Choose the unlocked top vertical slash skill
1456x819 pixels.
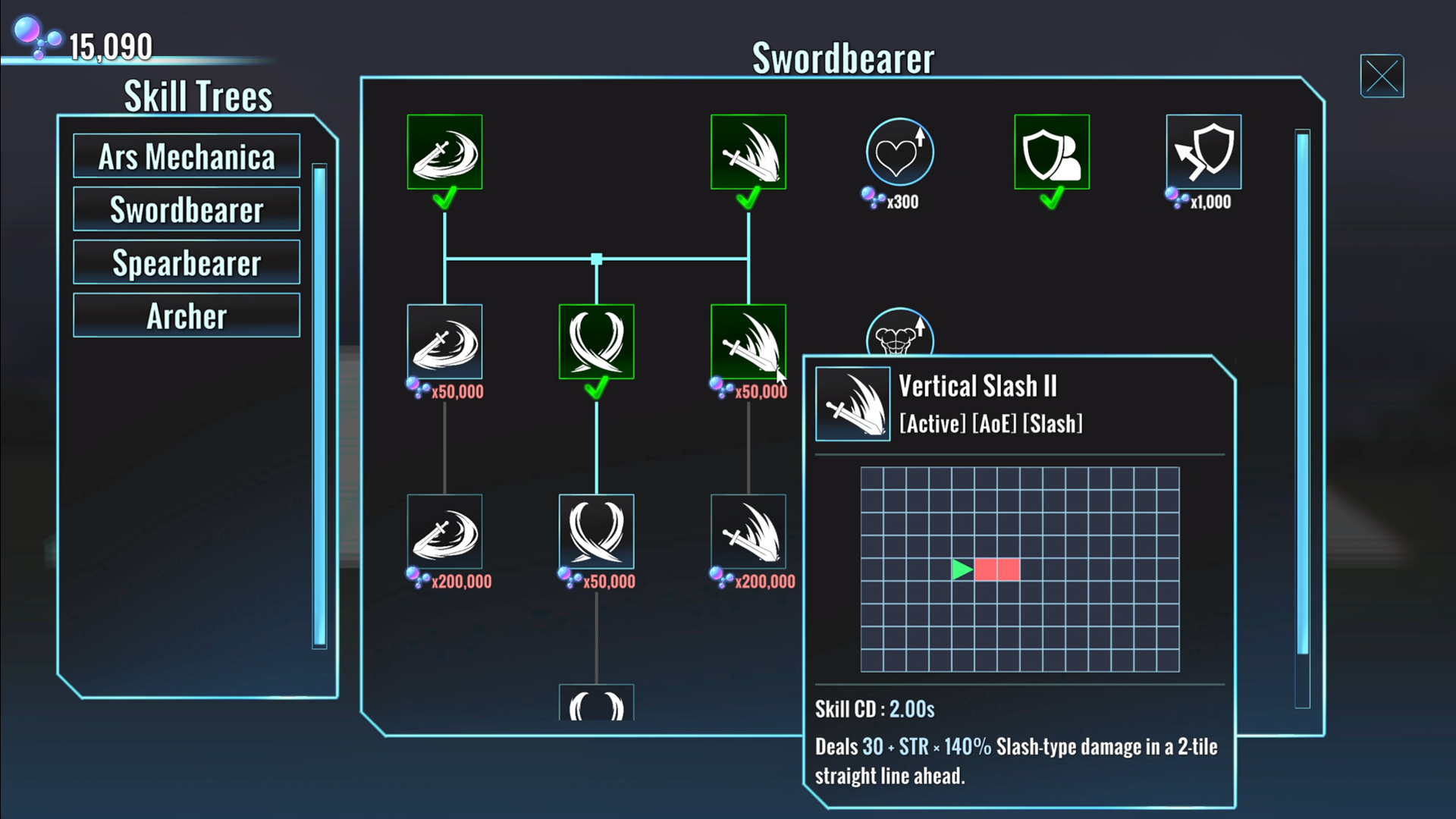[748, 152]
